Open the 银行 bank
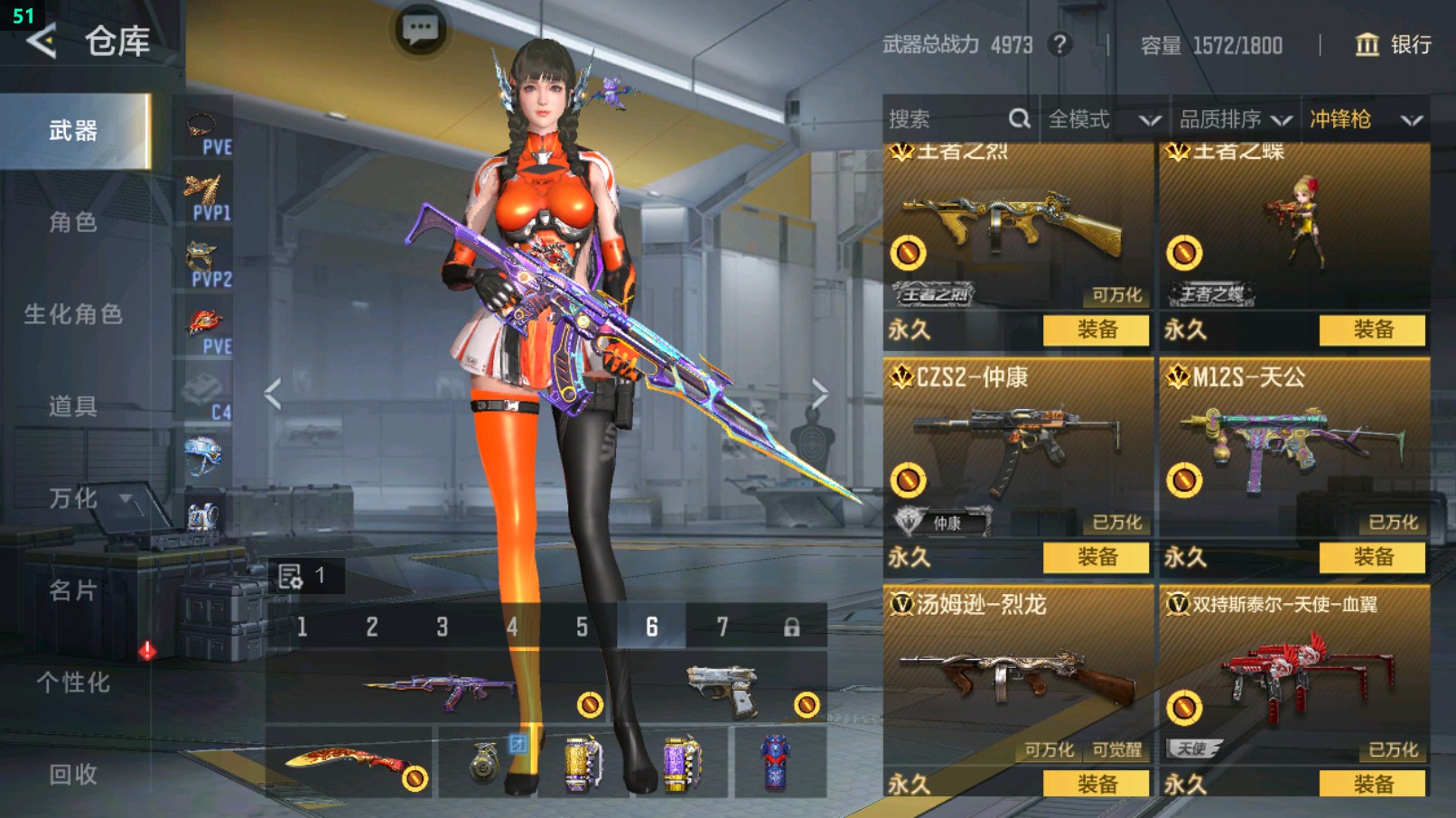1456x818 pixels. (x=1393, y=44)
